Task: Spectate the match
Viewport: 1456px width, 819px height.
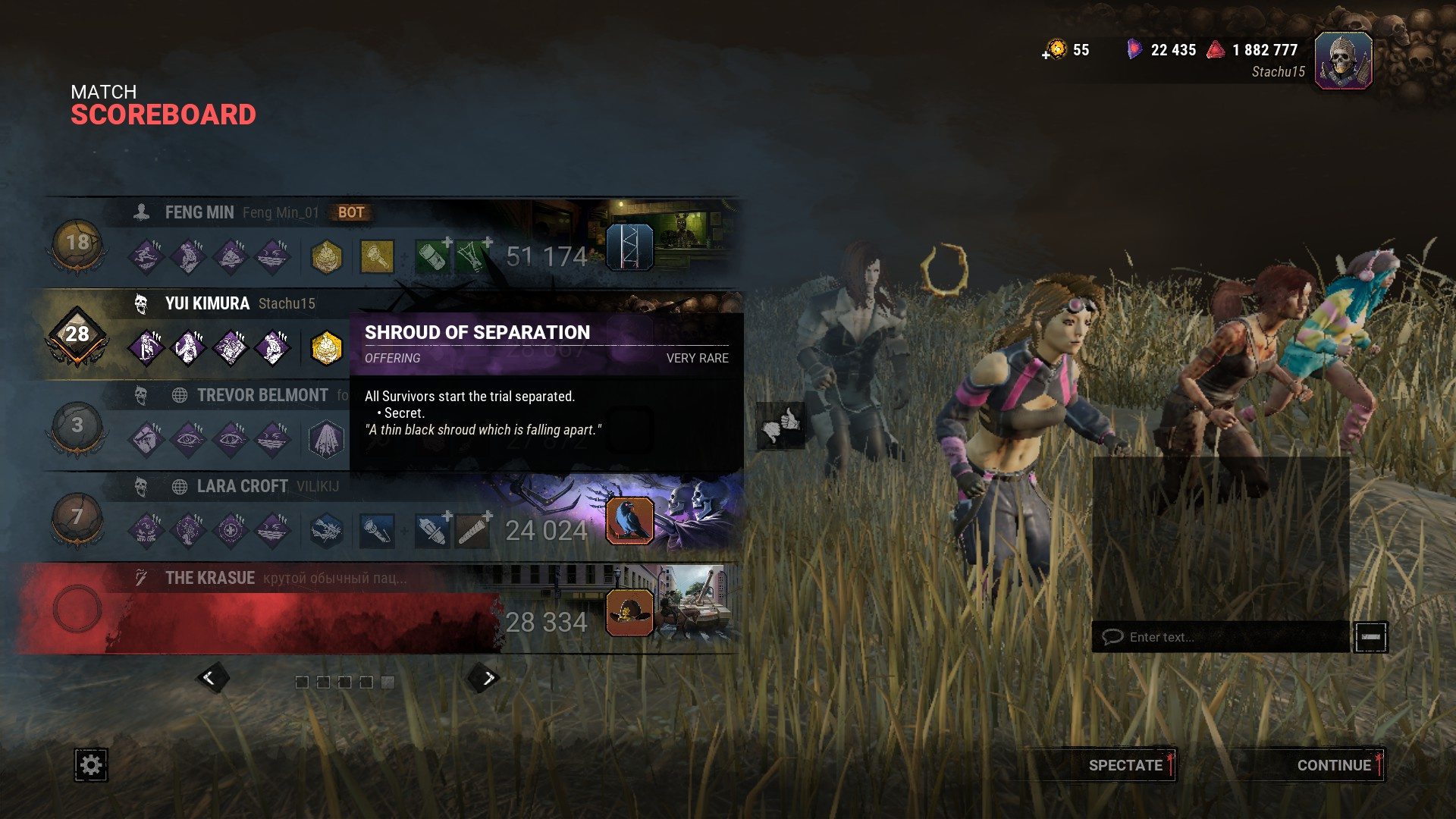Action: (1125, 765)
